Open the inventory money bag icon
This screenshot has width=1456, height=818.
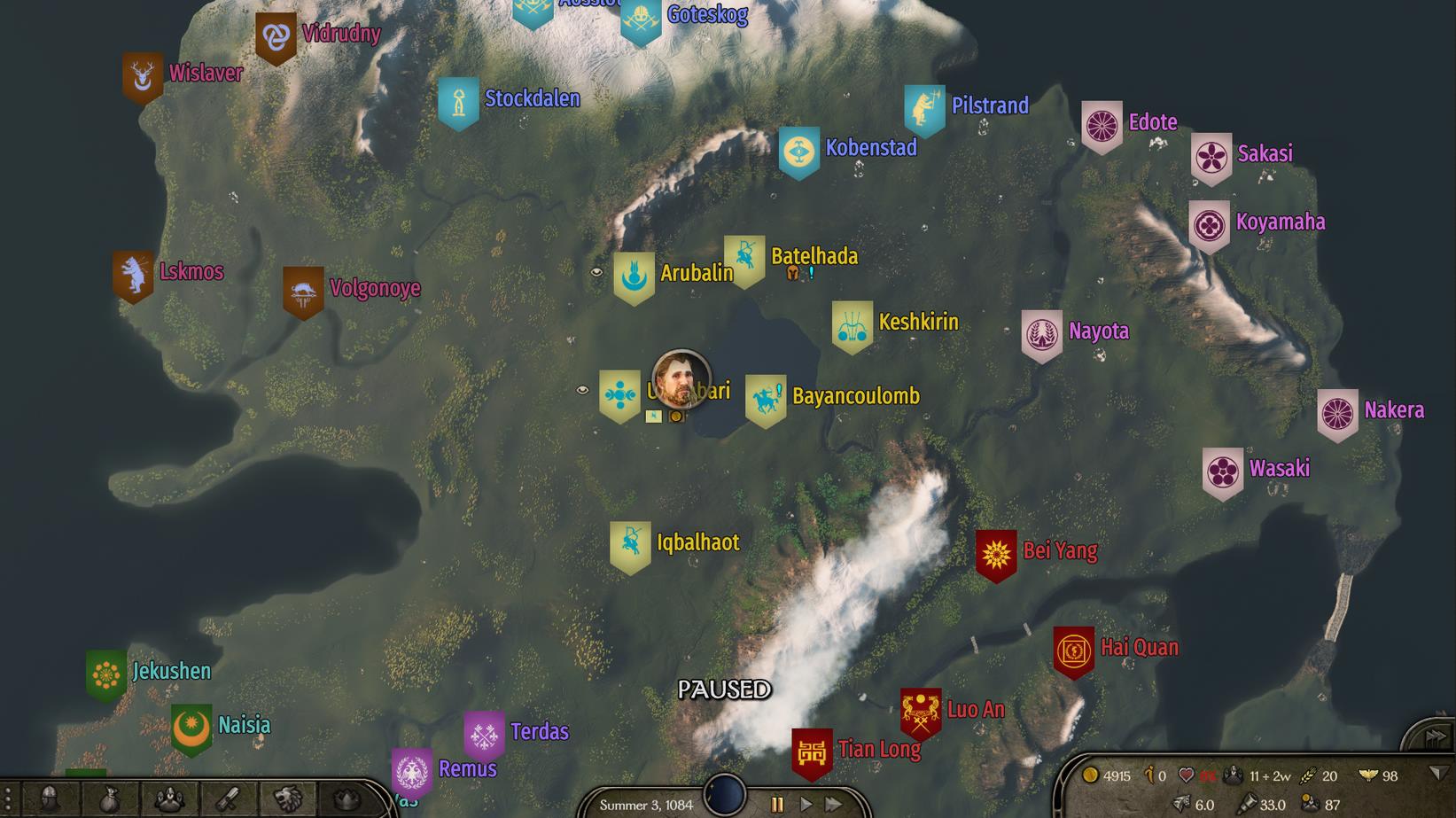(x=110, y=799)
